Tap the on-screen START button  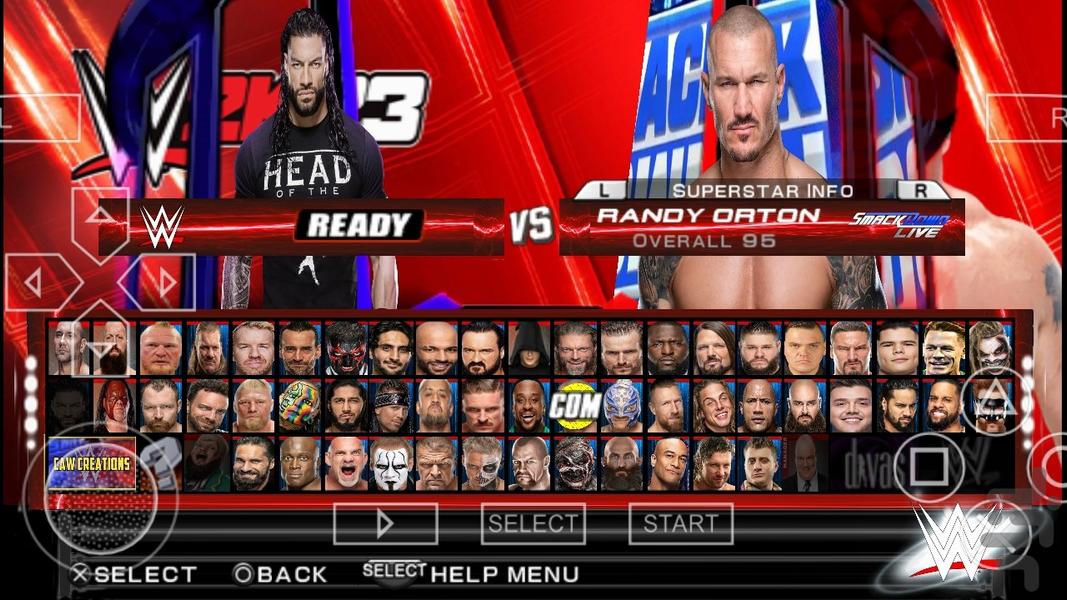point(680,523)
